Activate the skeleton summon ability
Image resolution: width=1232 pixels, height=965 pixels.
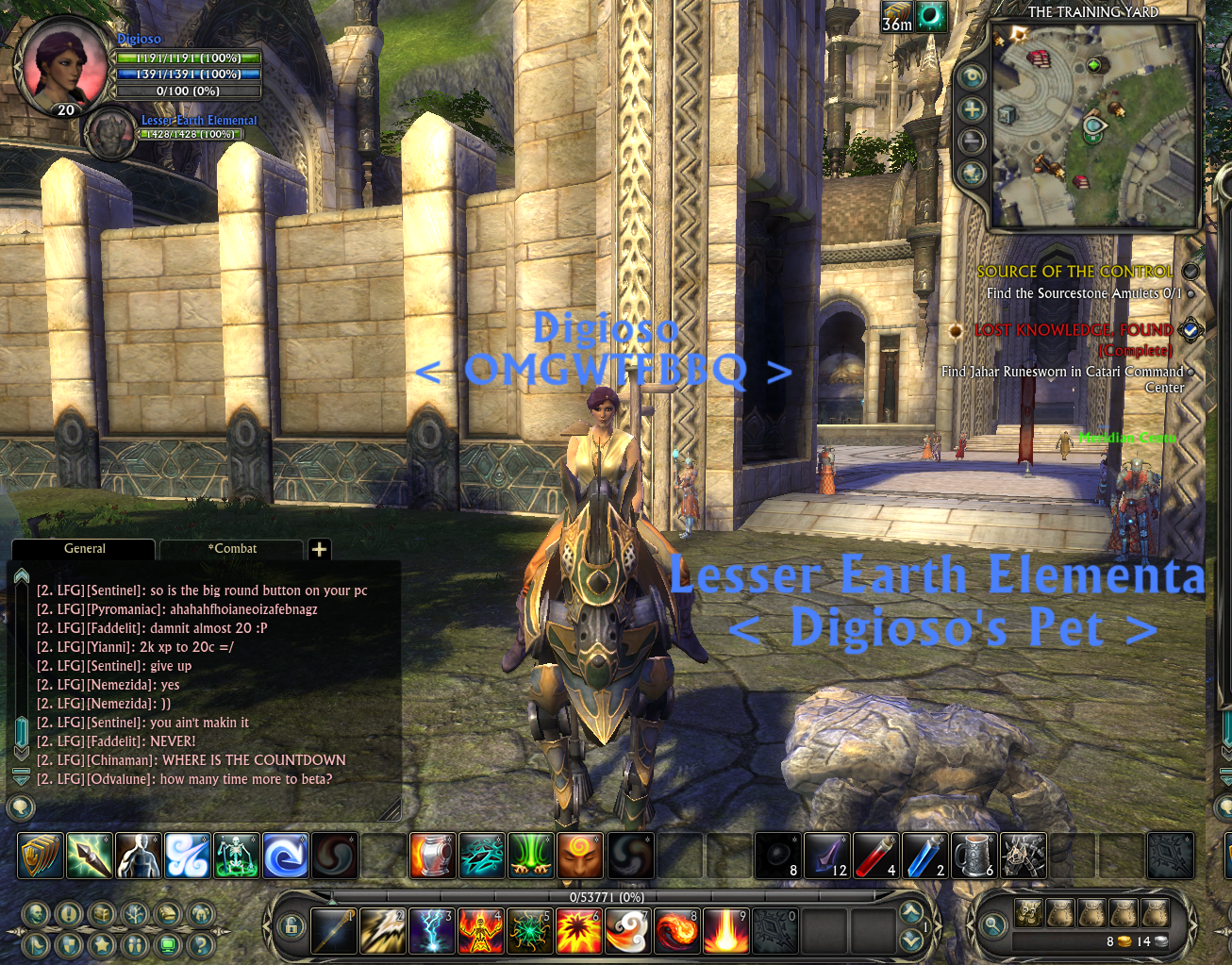[x=236, y=856]
